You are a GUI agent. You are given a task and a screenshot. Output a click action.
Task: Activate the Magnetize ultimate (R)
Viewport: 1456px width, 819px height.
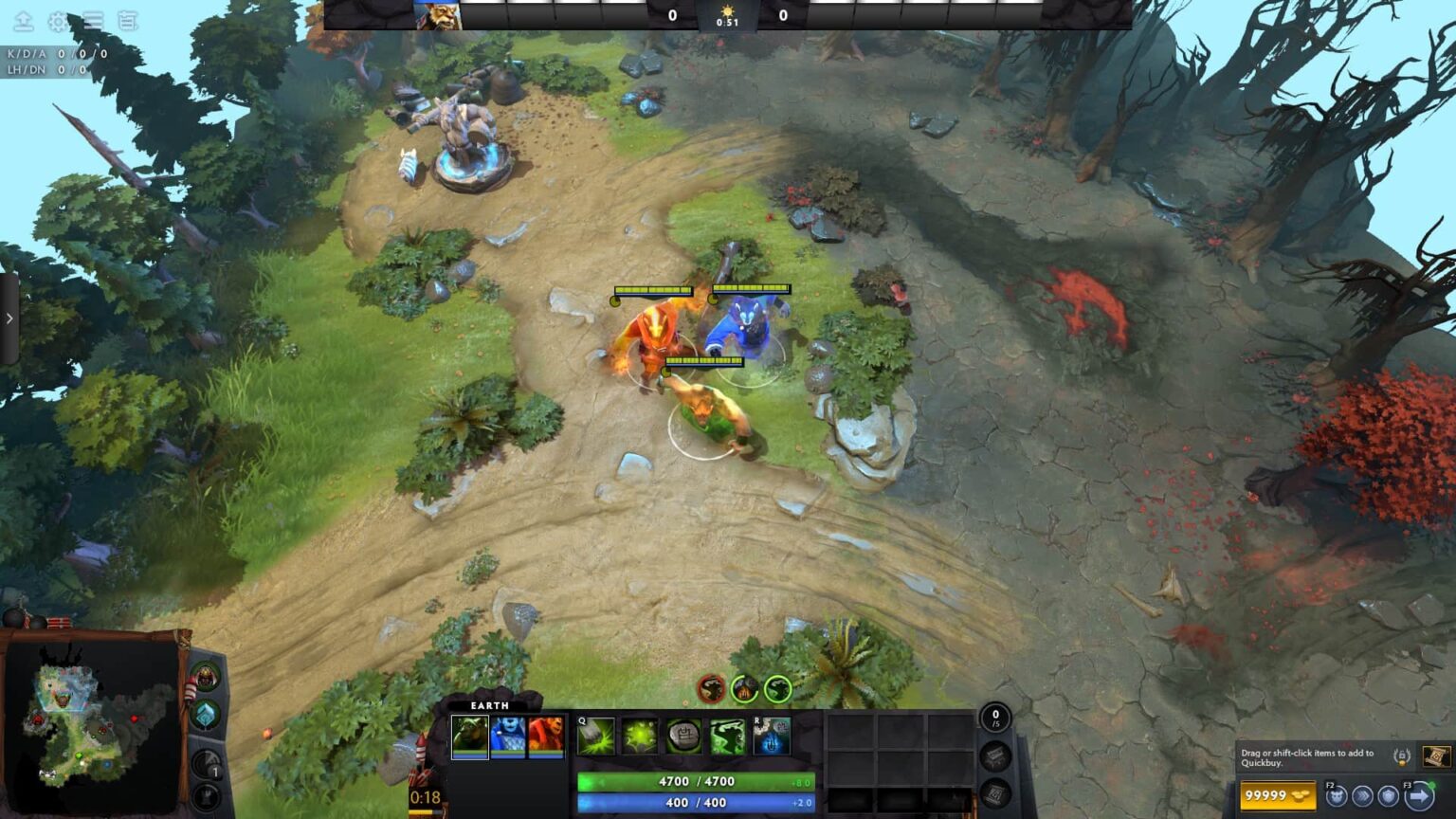pyautogui.click(x=773, y=737)
